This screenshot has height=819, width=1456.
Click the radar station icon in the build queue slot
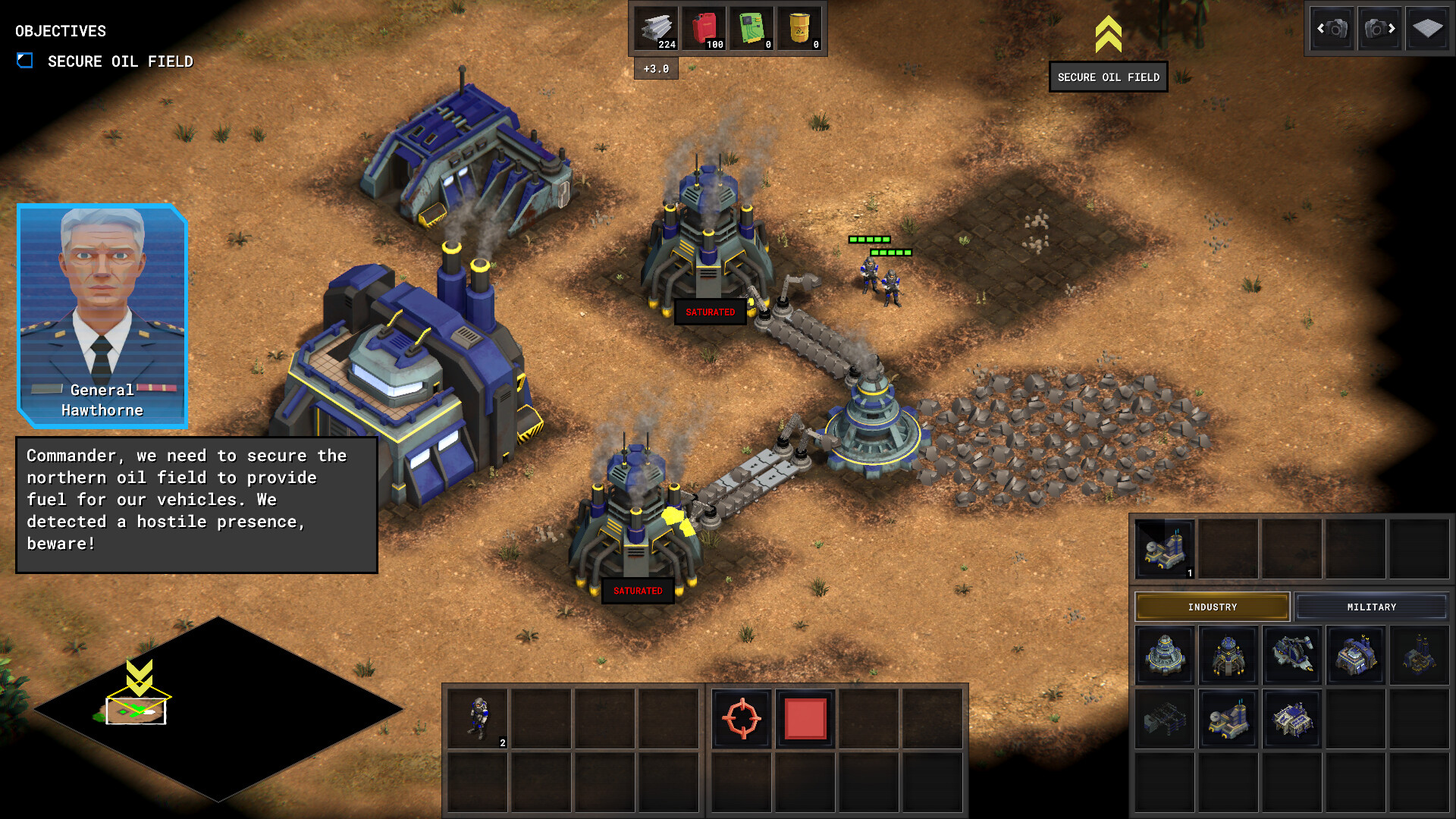[x=1166, y=548]
